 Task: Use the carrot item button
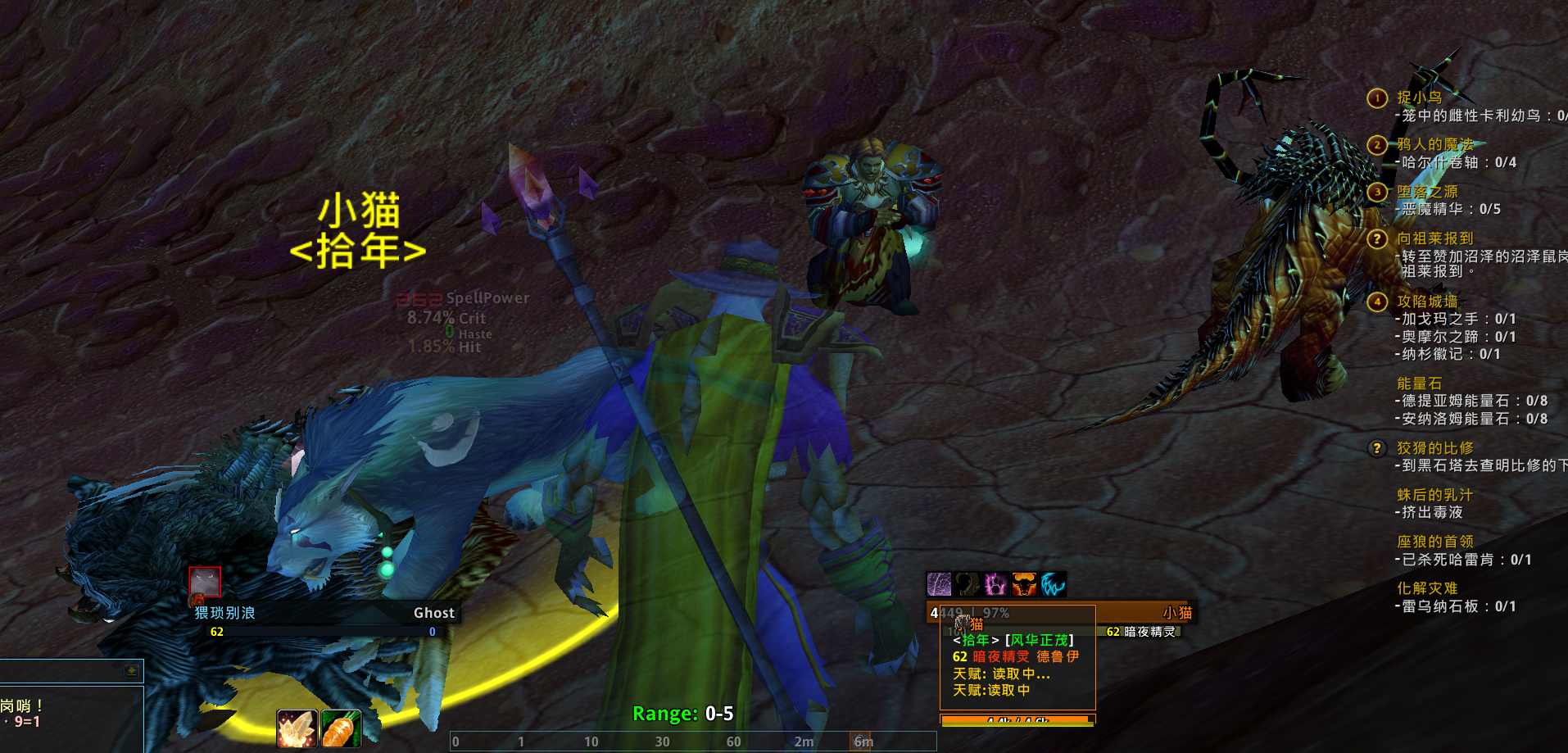pos(341,728)
